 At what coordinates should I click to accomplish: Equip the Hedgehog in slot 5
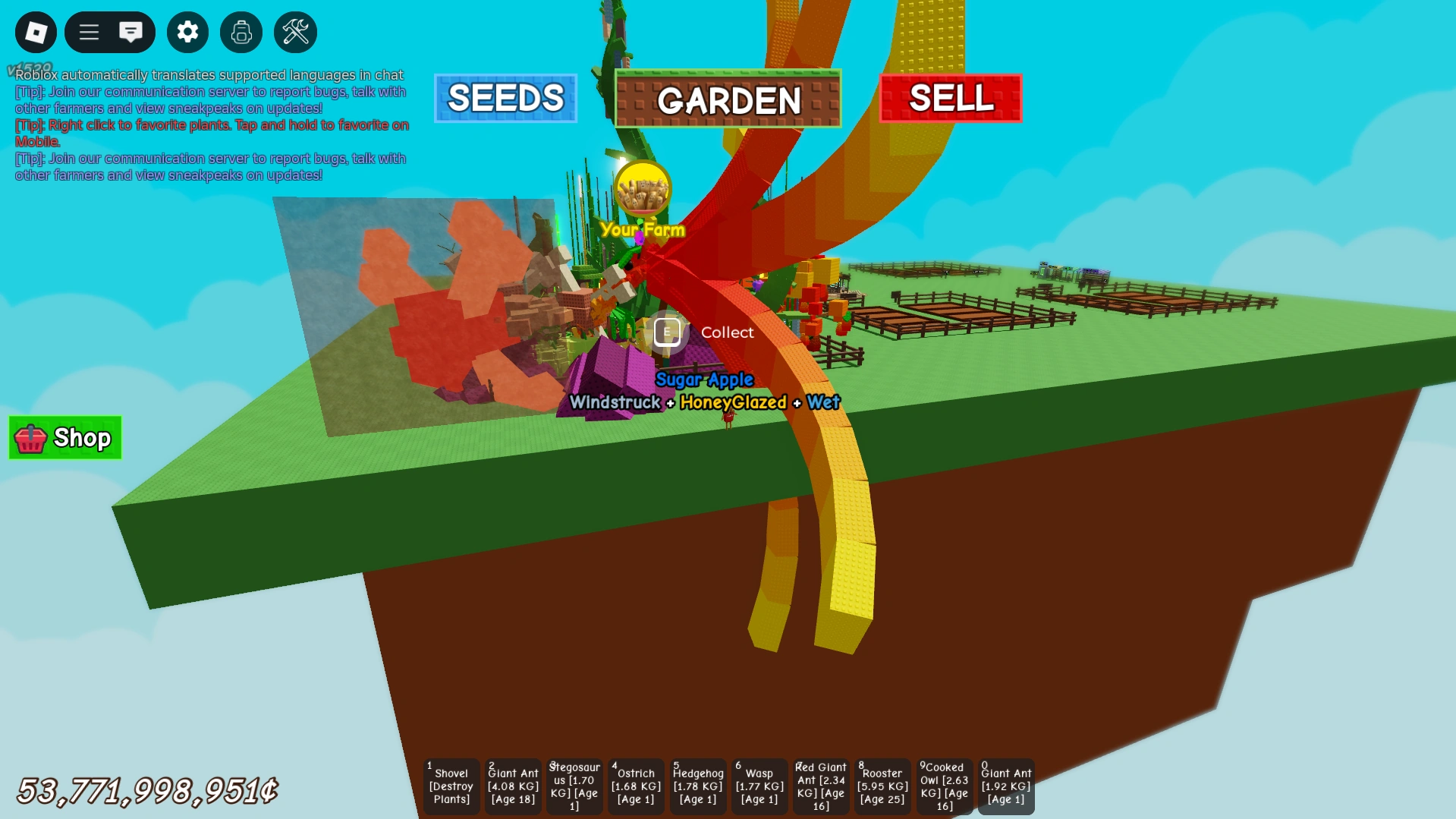pyautogui.click(x=697, y=786)
